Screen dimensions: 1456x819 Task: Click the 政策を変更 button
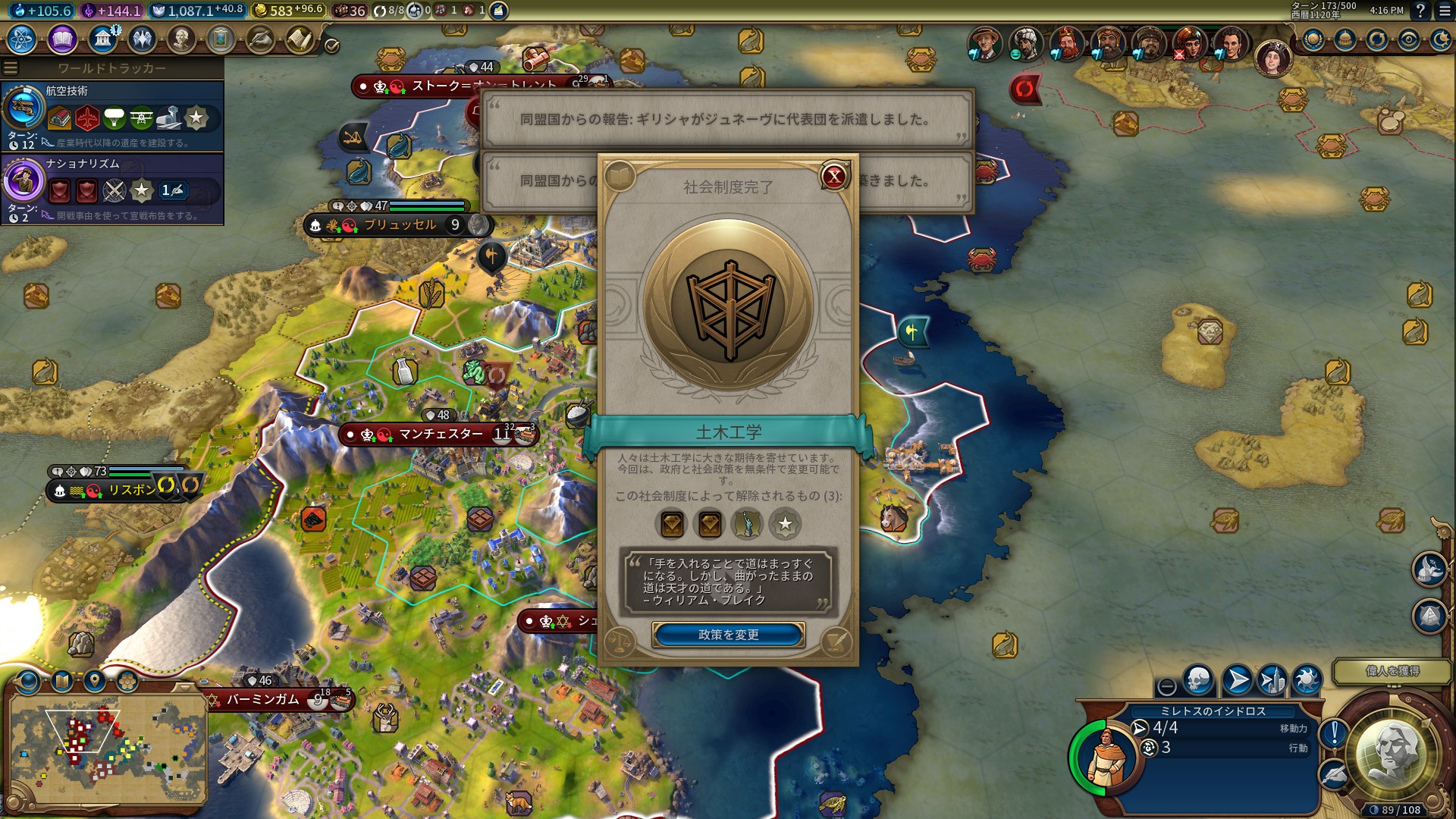728,635
